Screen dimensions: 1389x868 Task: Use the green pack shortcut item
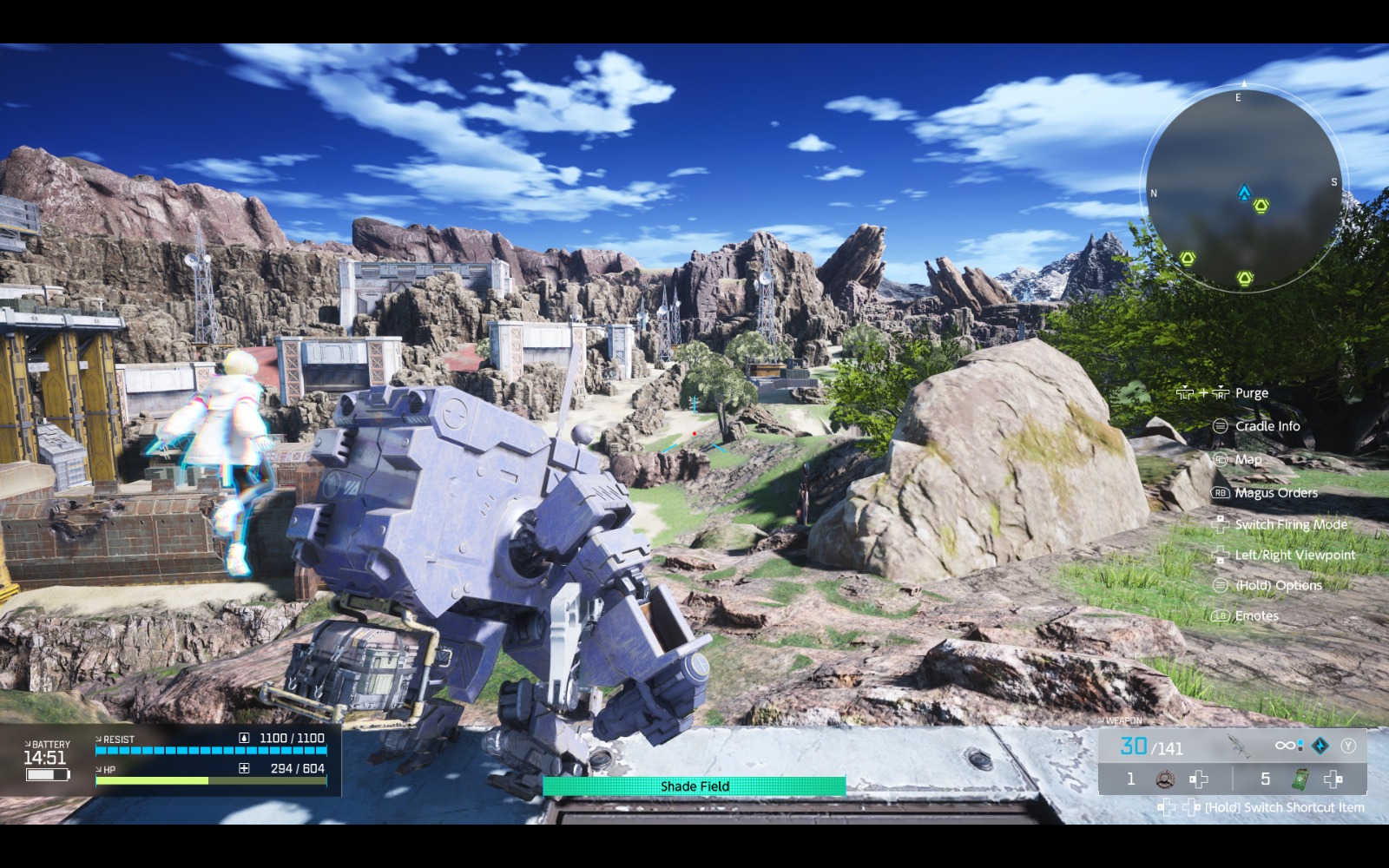click(x=1300, y=779)
